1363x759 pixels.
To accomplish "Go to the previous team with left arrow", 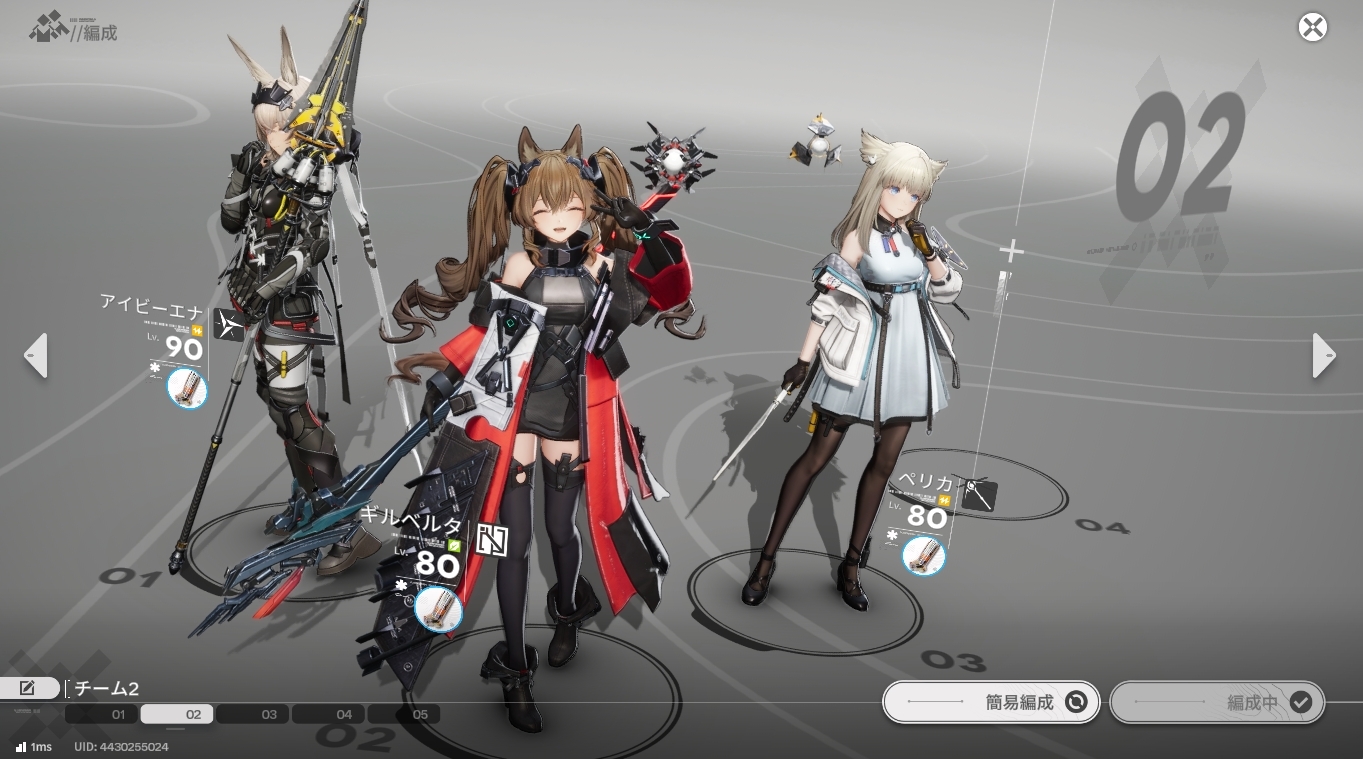I will [x=36, y=355].
